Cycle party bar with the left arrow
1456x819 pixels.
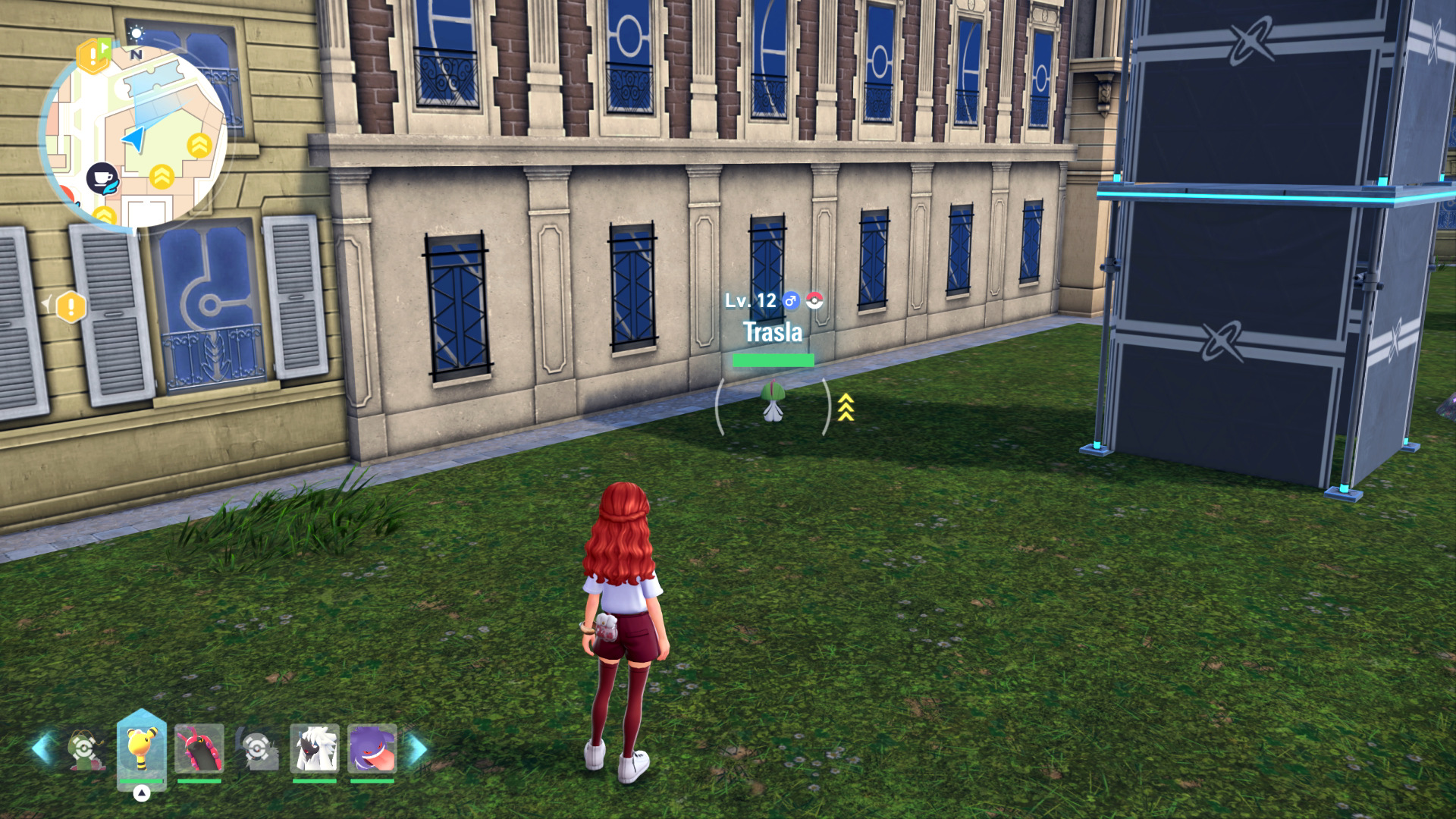point(42,748)
